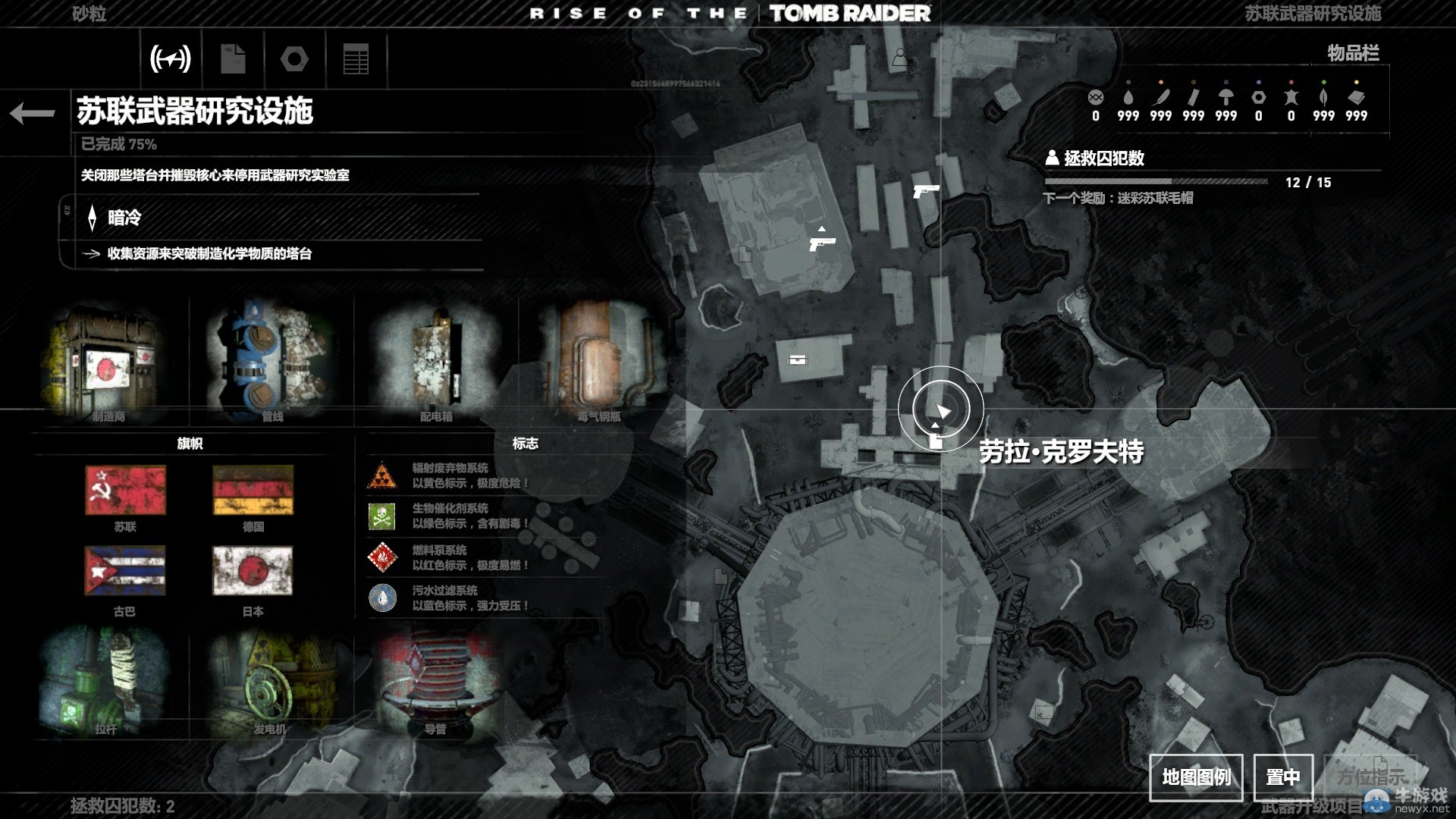The height and width of the screenshot is (819, 1456).
Task: Open the map legend (地图图例)
Action: click(1196, 777)
